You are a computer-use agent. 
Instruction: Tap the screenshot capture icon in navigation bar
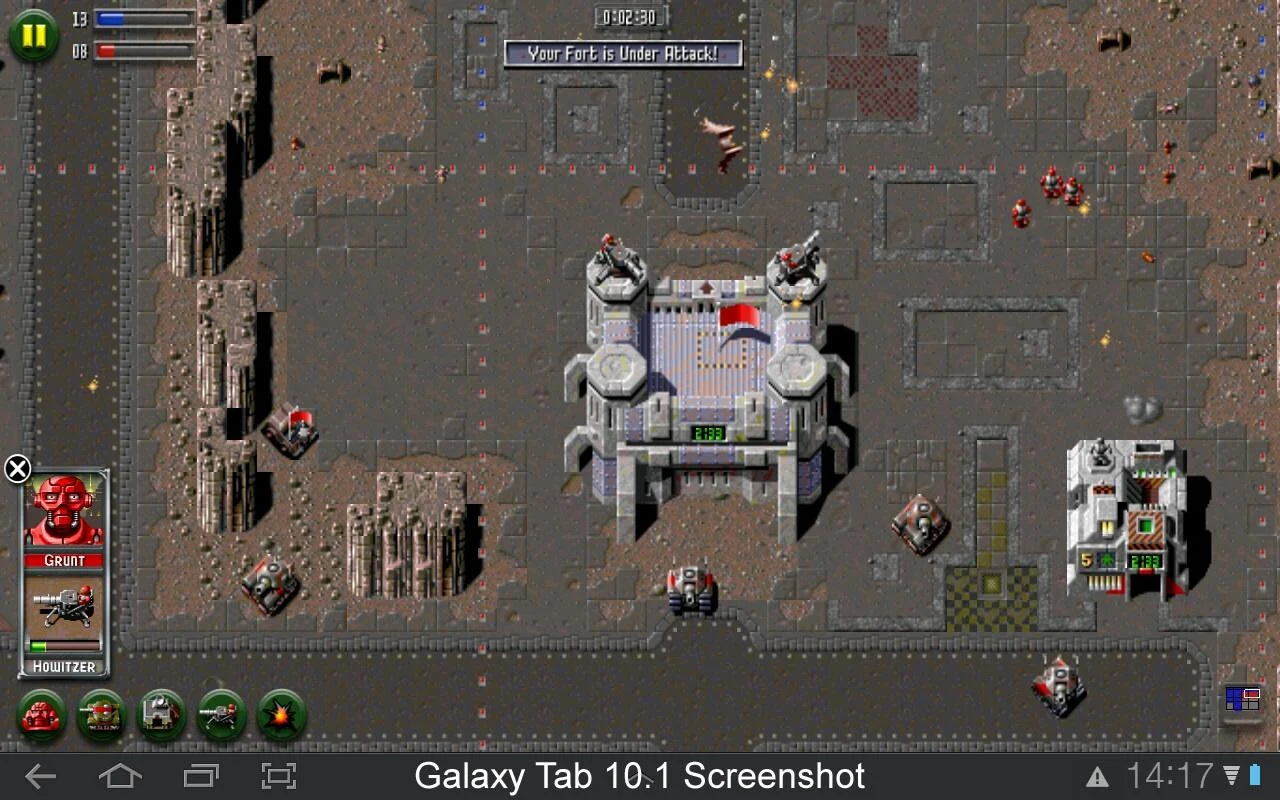279,776
